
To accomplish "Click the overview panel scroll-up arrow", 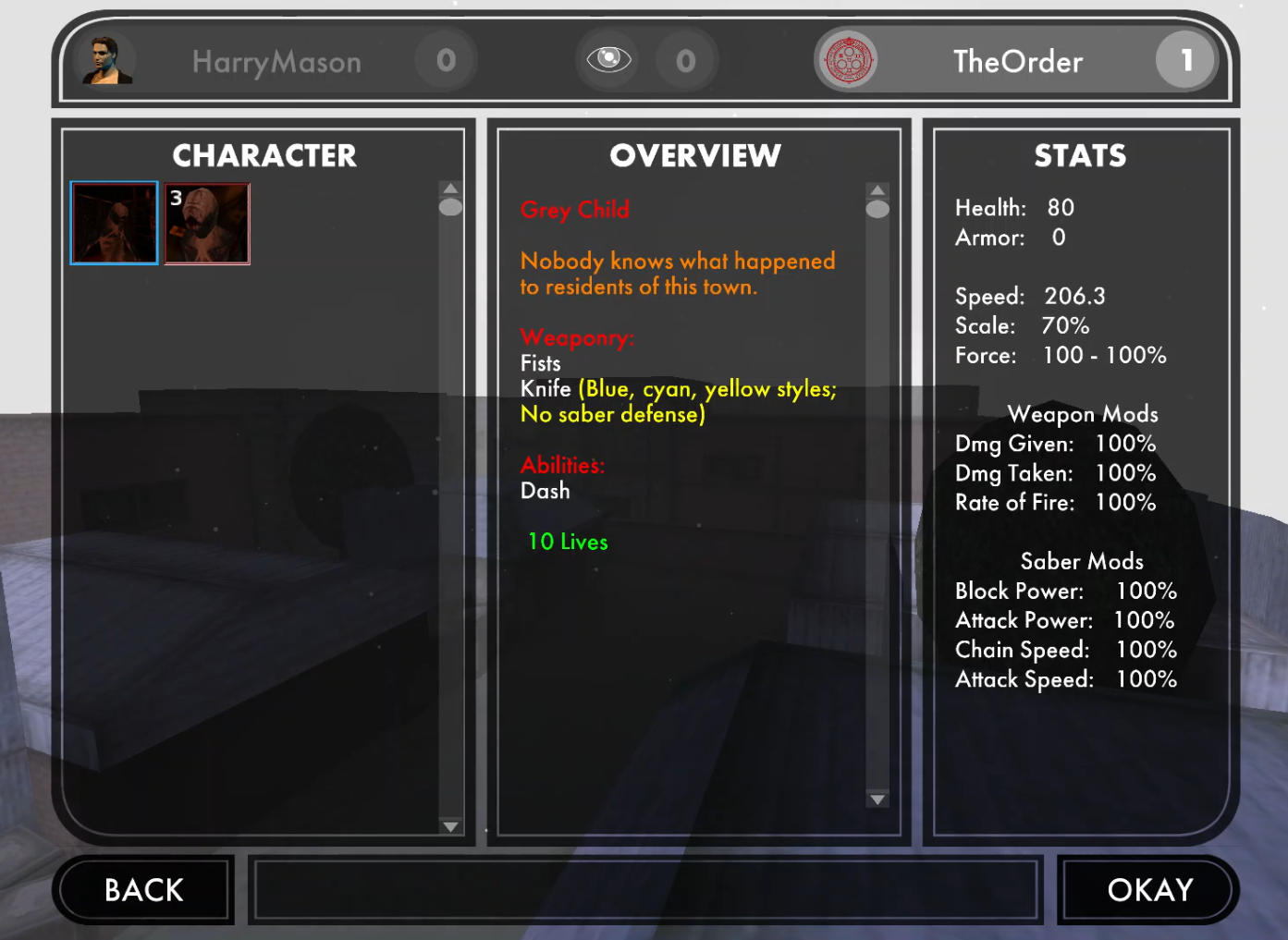I will [877, 189].
